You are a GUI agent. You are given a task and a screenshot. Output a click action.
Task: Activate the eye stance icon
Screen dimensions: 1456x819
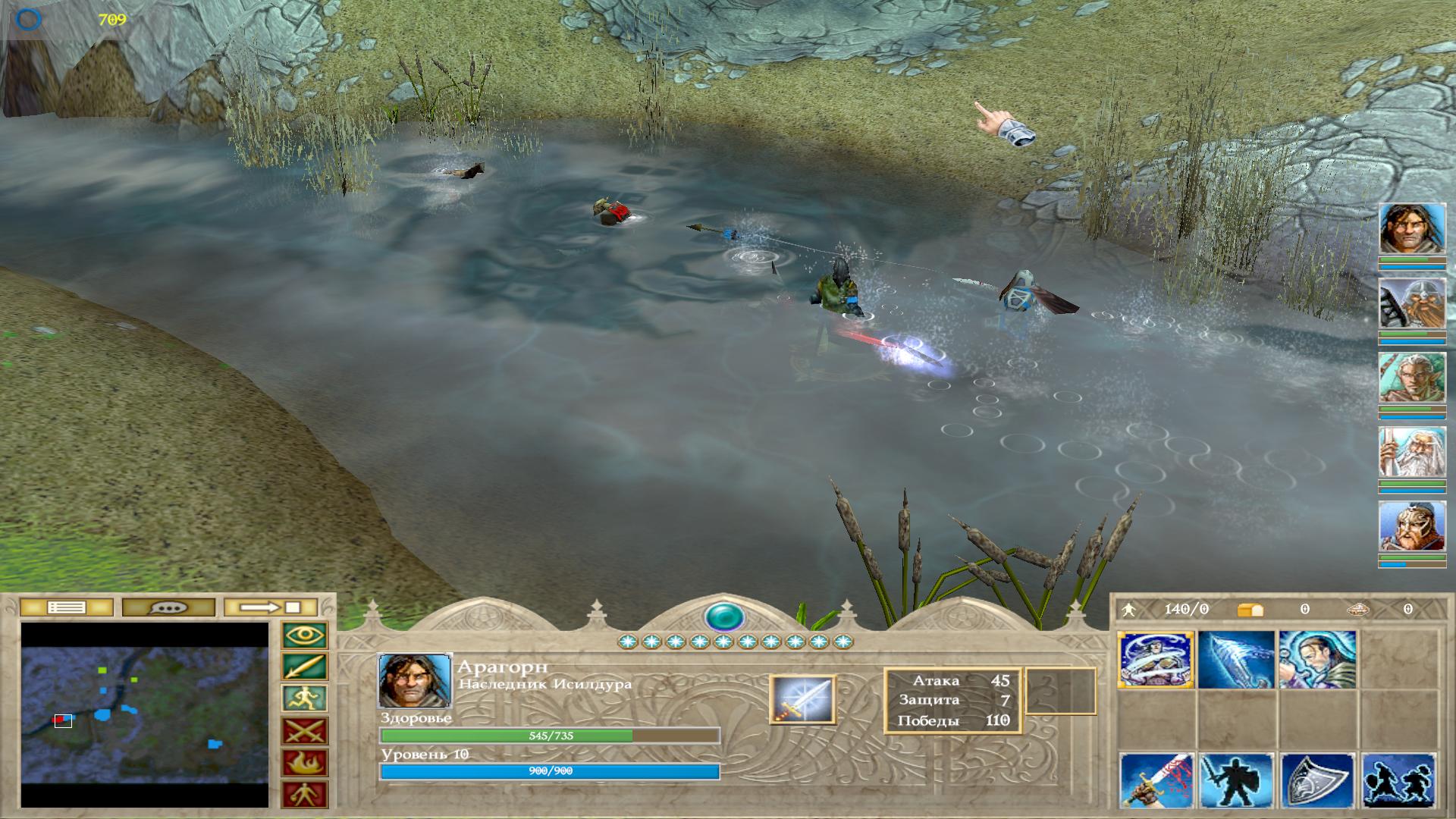pos(305,635)
